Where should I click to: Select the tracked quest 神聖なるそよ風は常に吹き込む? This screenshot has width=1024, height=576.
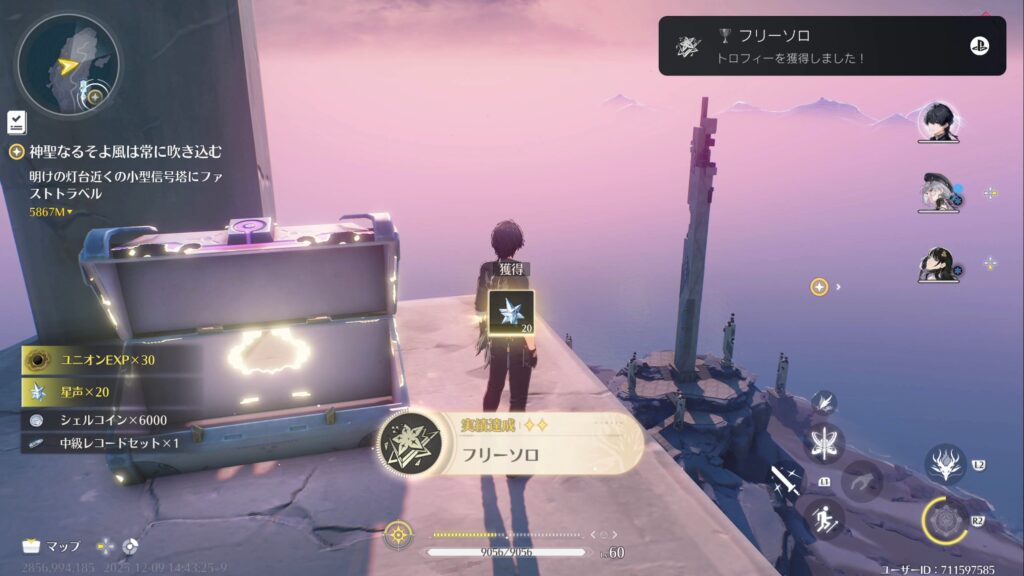tap(126, 152)
